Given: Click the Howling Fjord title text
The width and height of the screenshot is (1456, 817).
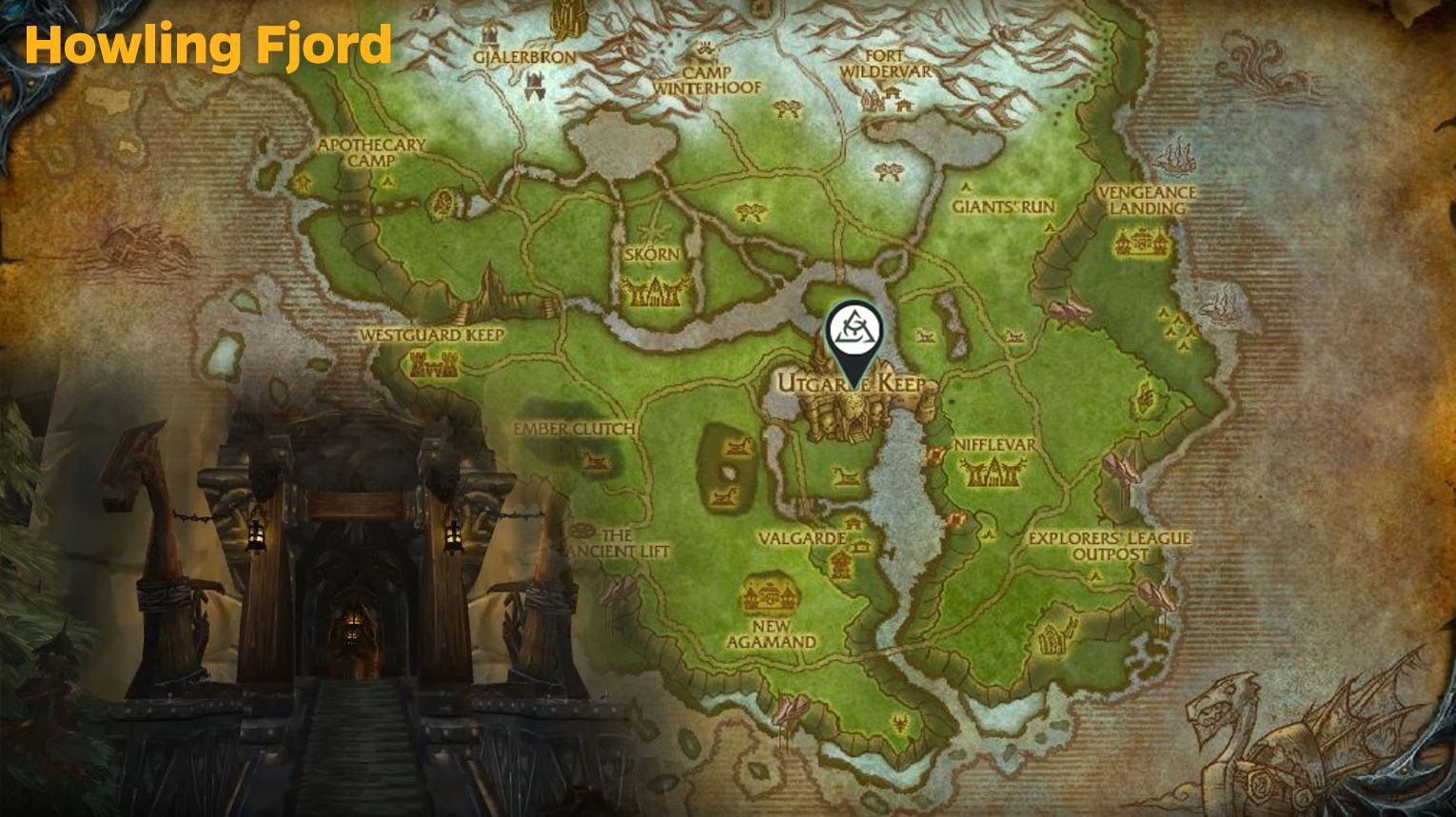Looking at the screenshot, I should tap(209, 43).
